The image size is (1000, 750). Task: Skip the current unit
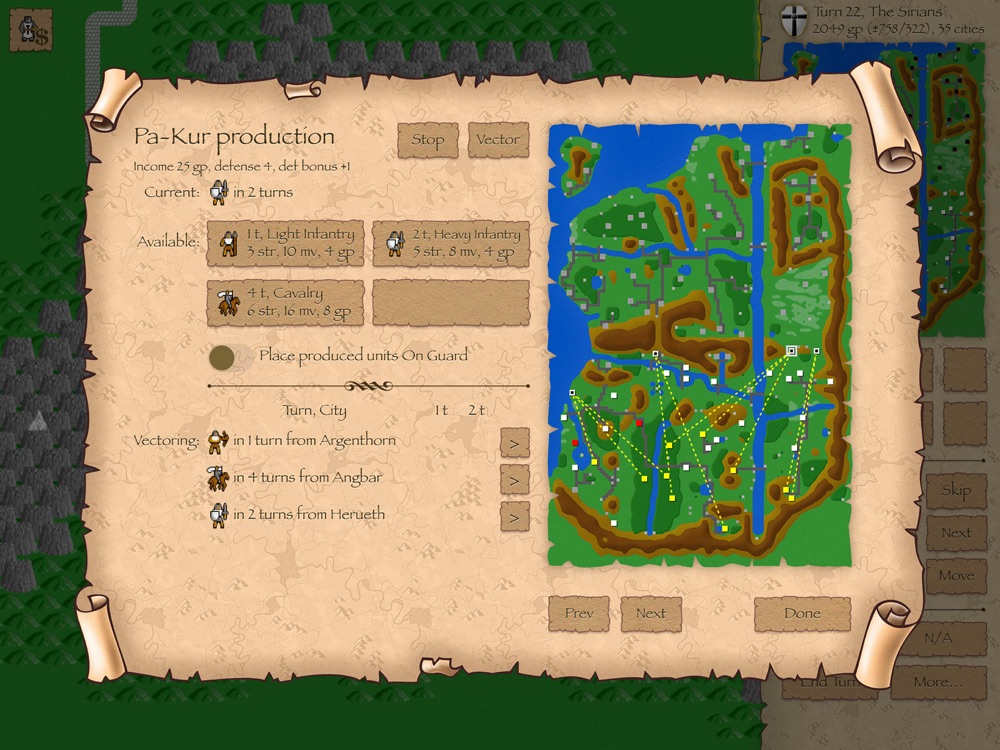point(955,490)
